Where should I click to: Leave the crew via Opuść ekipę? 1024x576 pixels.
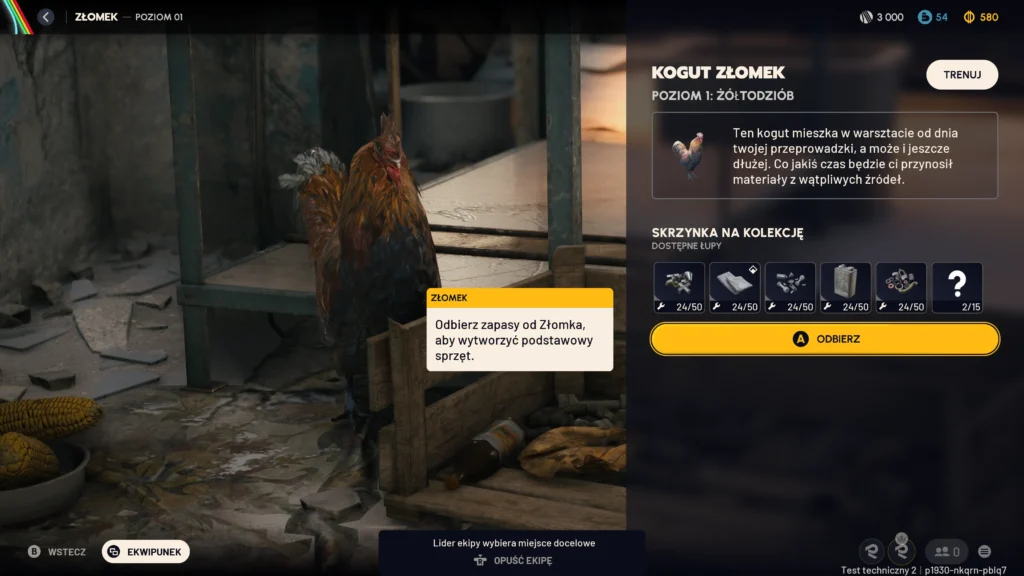pyautogui.click(x=511, y=561)
